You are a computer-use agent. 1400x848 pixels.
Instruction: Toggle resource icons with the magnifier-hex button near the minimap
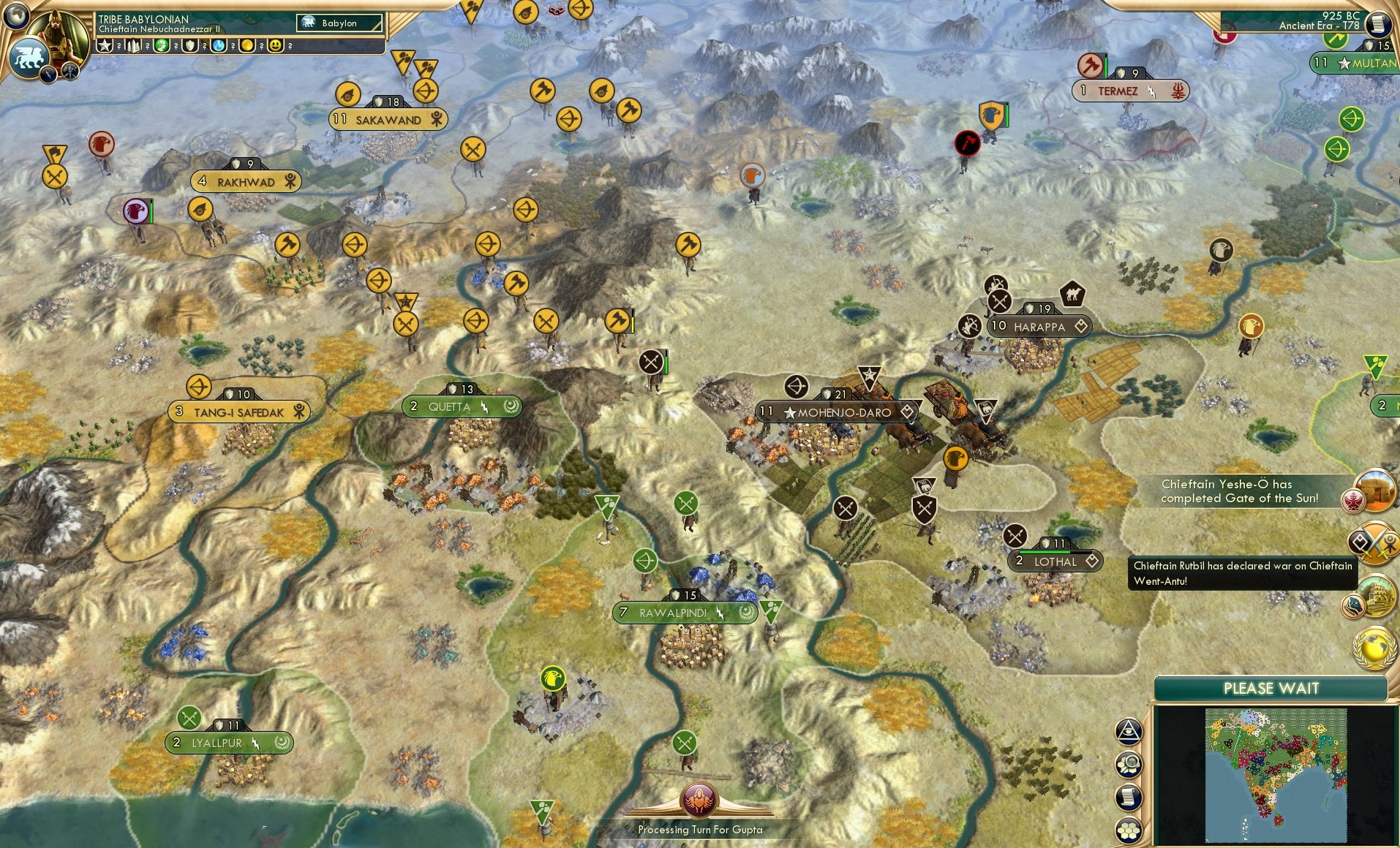[x=1129, y=764]
